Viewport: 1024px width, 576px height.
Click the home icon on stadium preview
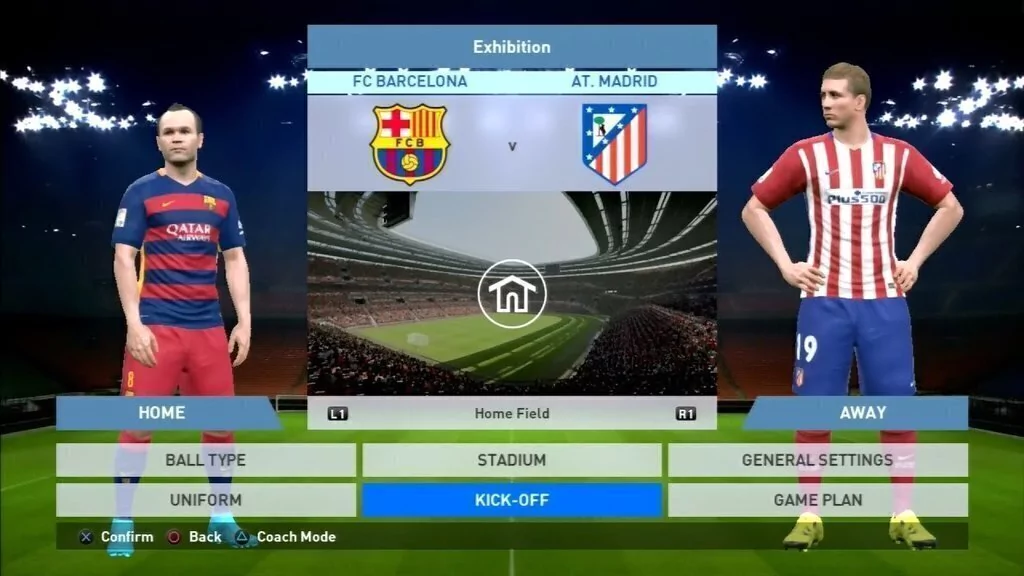coord(512,293)
